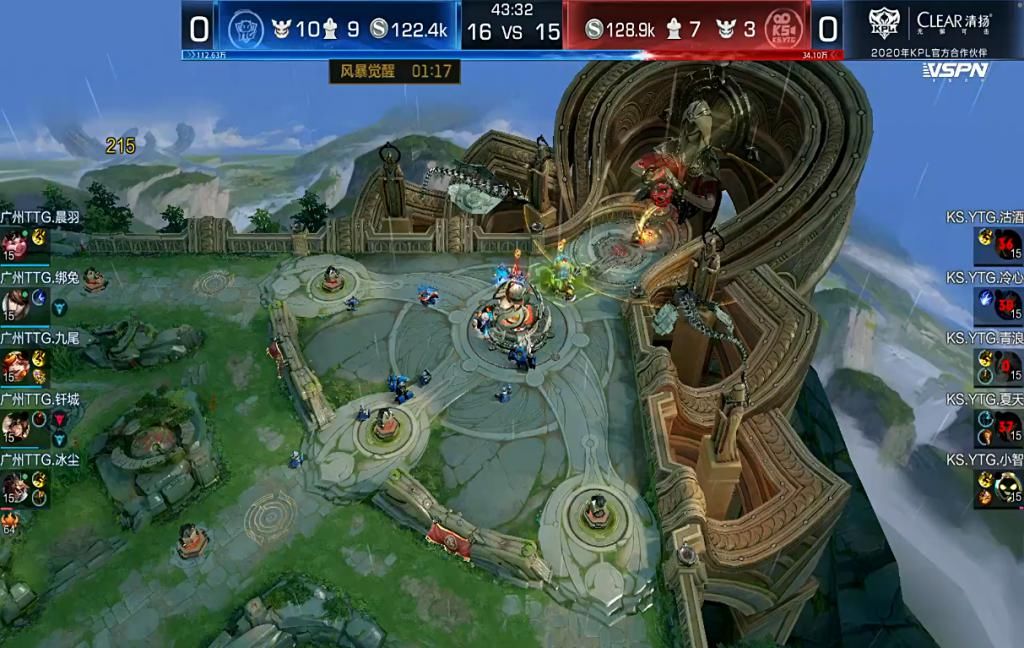Select the KS.YTG.小智 player portrait

(x=1007, y=488)
